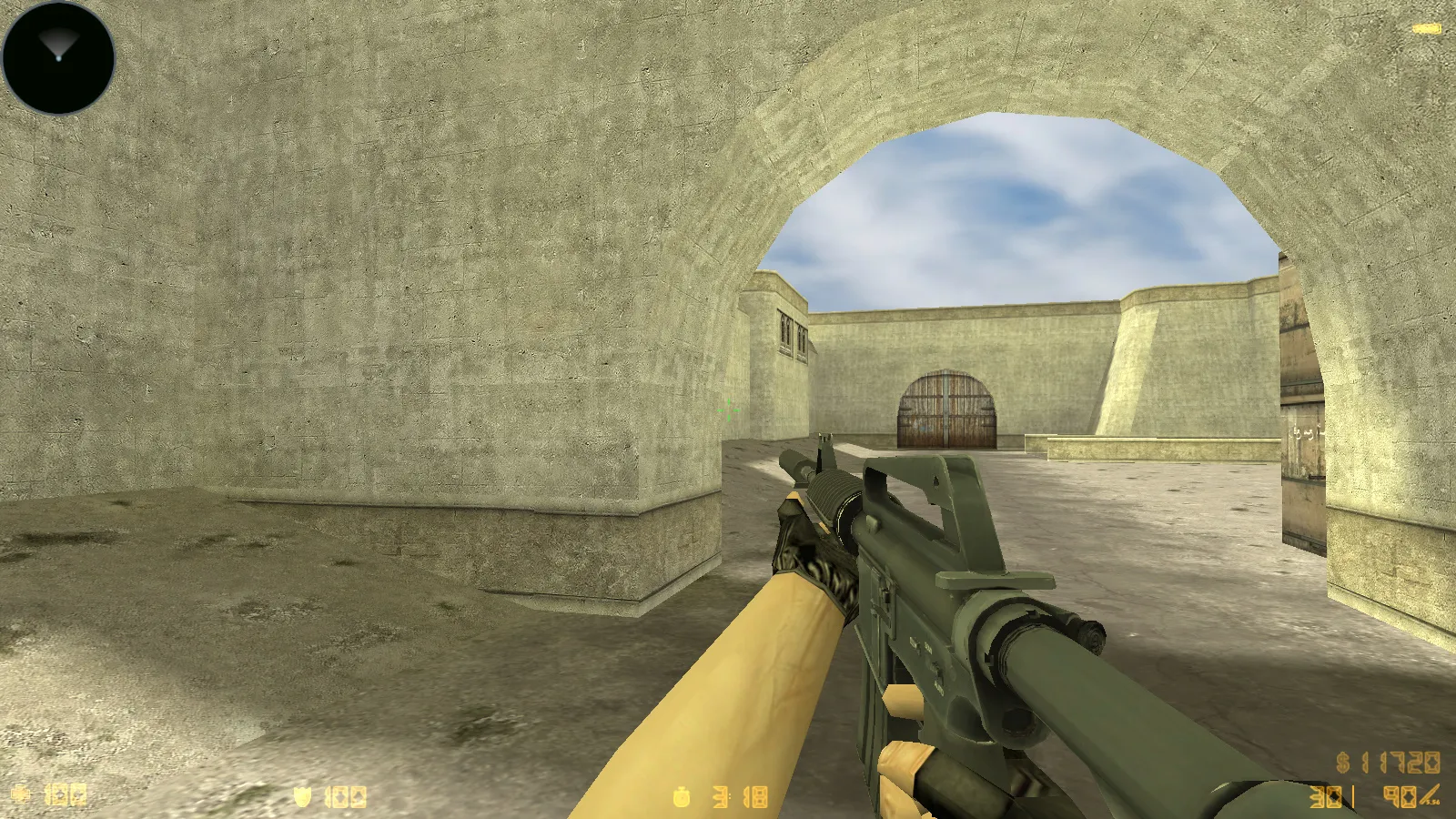Click the dollar sign money icon
The width and height of the screenshot is (1456, 819).
tap(1342, 763)
